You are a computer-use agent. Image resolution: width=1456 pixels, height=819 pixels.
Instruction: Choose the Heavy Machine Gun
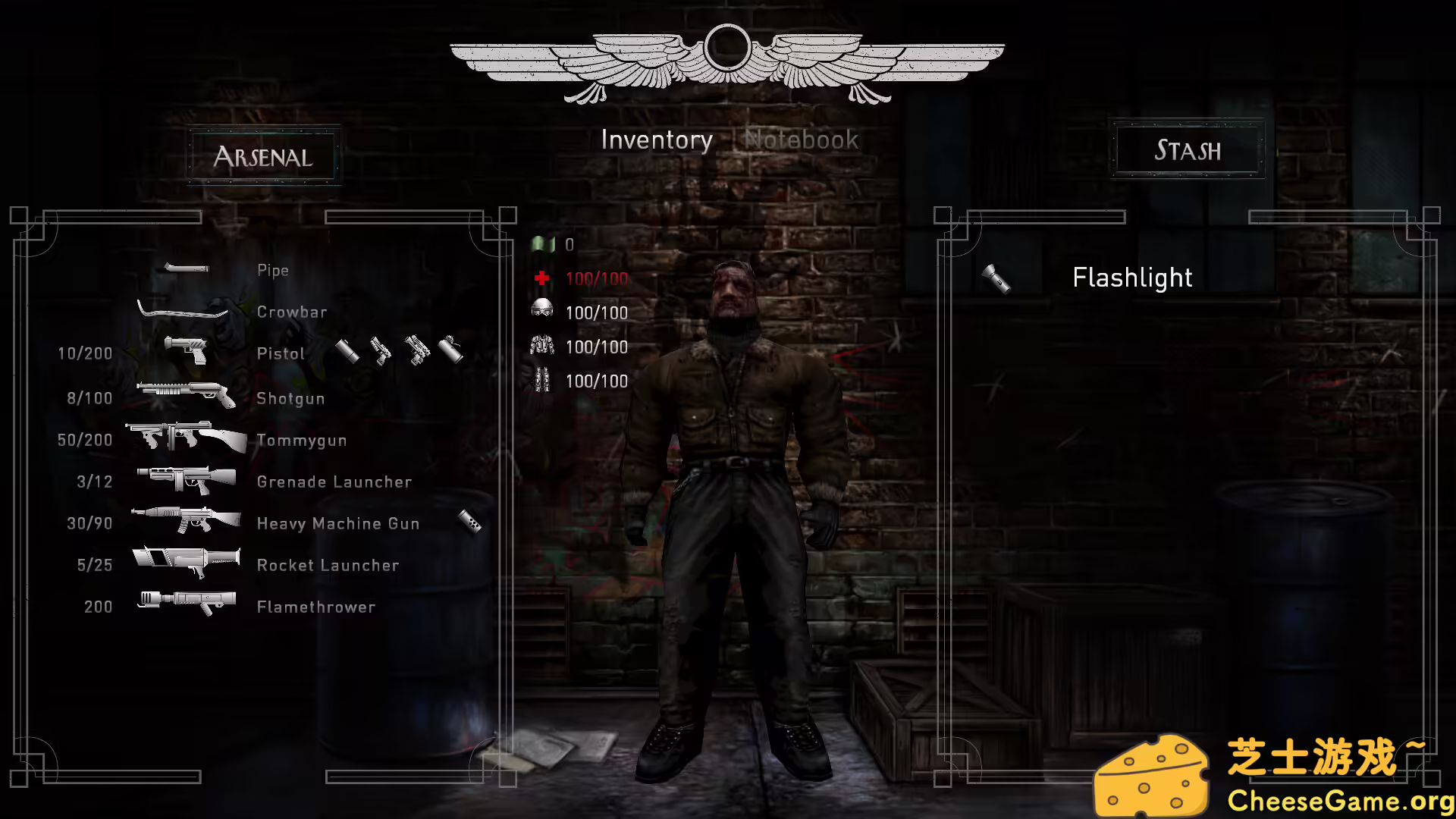point(337,523)
